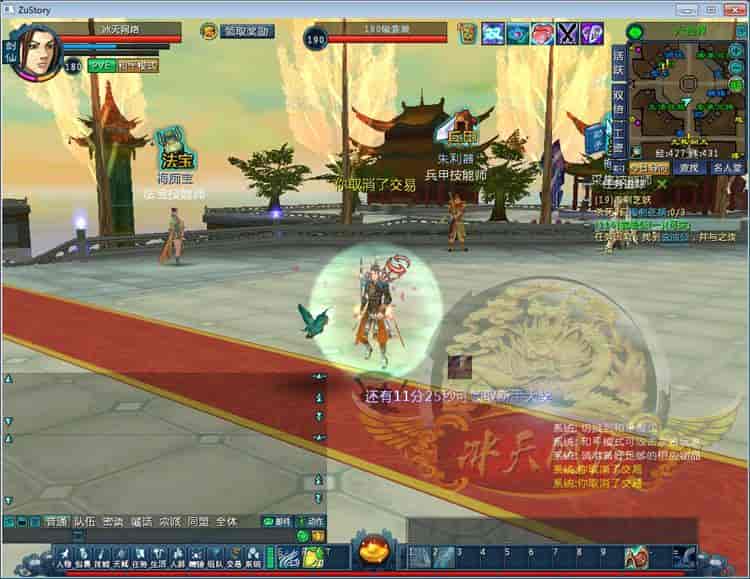Screen dimensions: 750x579
Task: Open the 人物 character menu
Action: 64,557
